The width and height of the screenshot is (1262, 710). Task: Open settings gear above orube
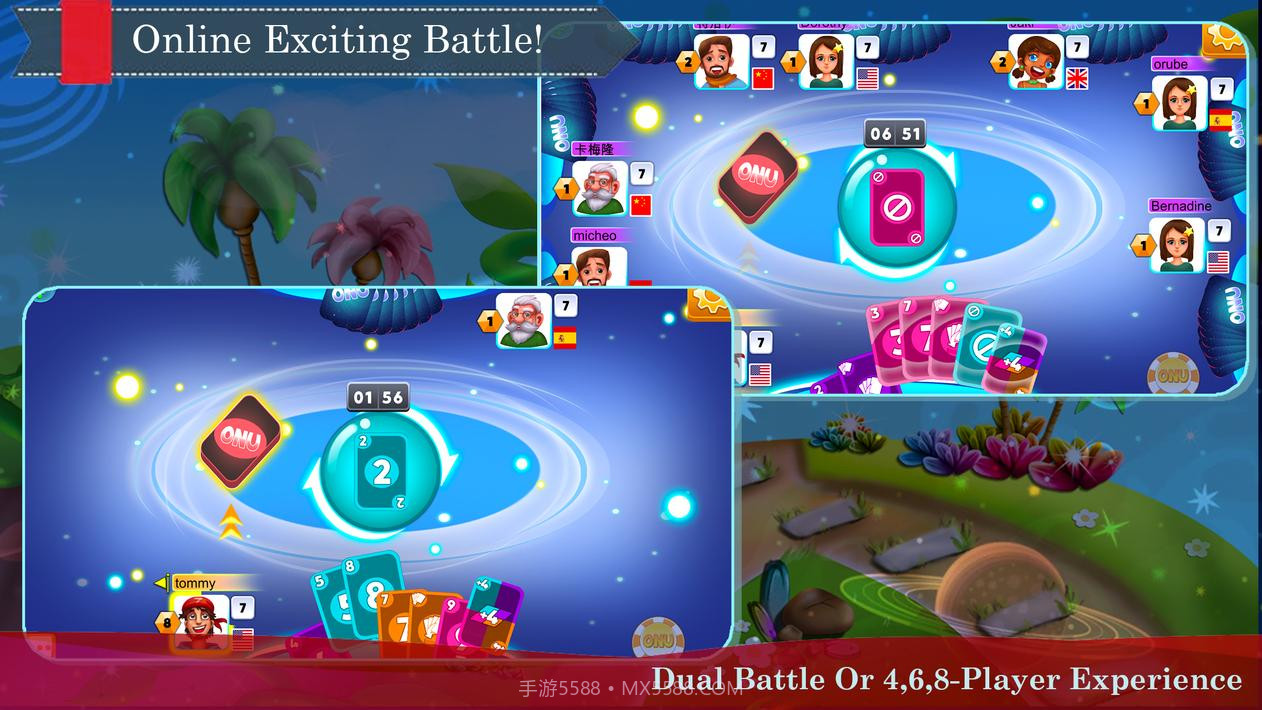[x=1221, y=38]
